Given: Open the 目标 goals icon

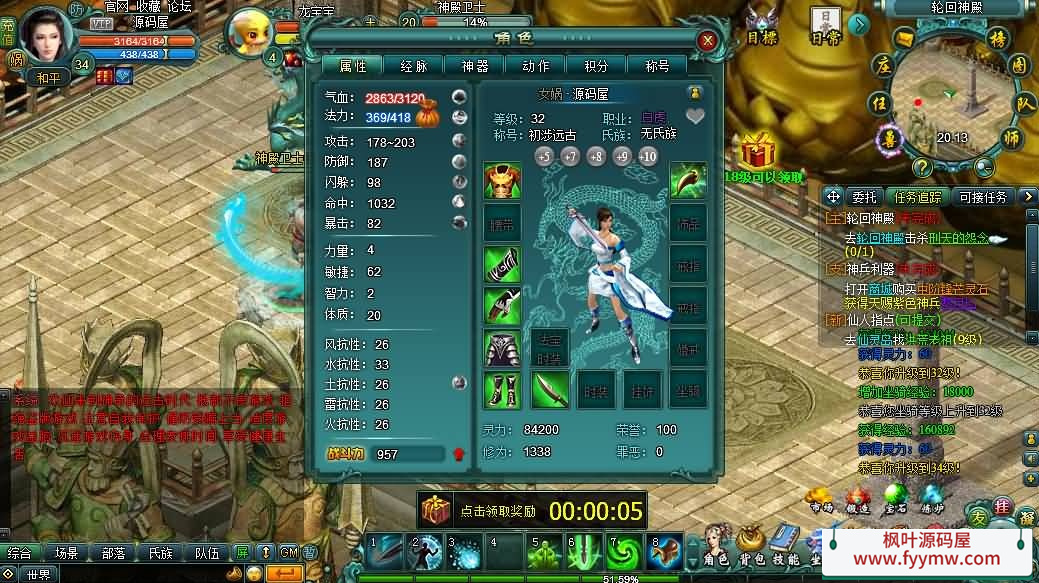Looking at the screenshot, I should pyautogui.click(x=760, y=24).
